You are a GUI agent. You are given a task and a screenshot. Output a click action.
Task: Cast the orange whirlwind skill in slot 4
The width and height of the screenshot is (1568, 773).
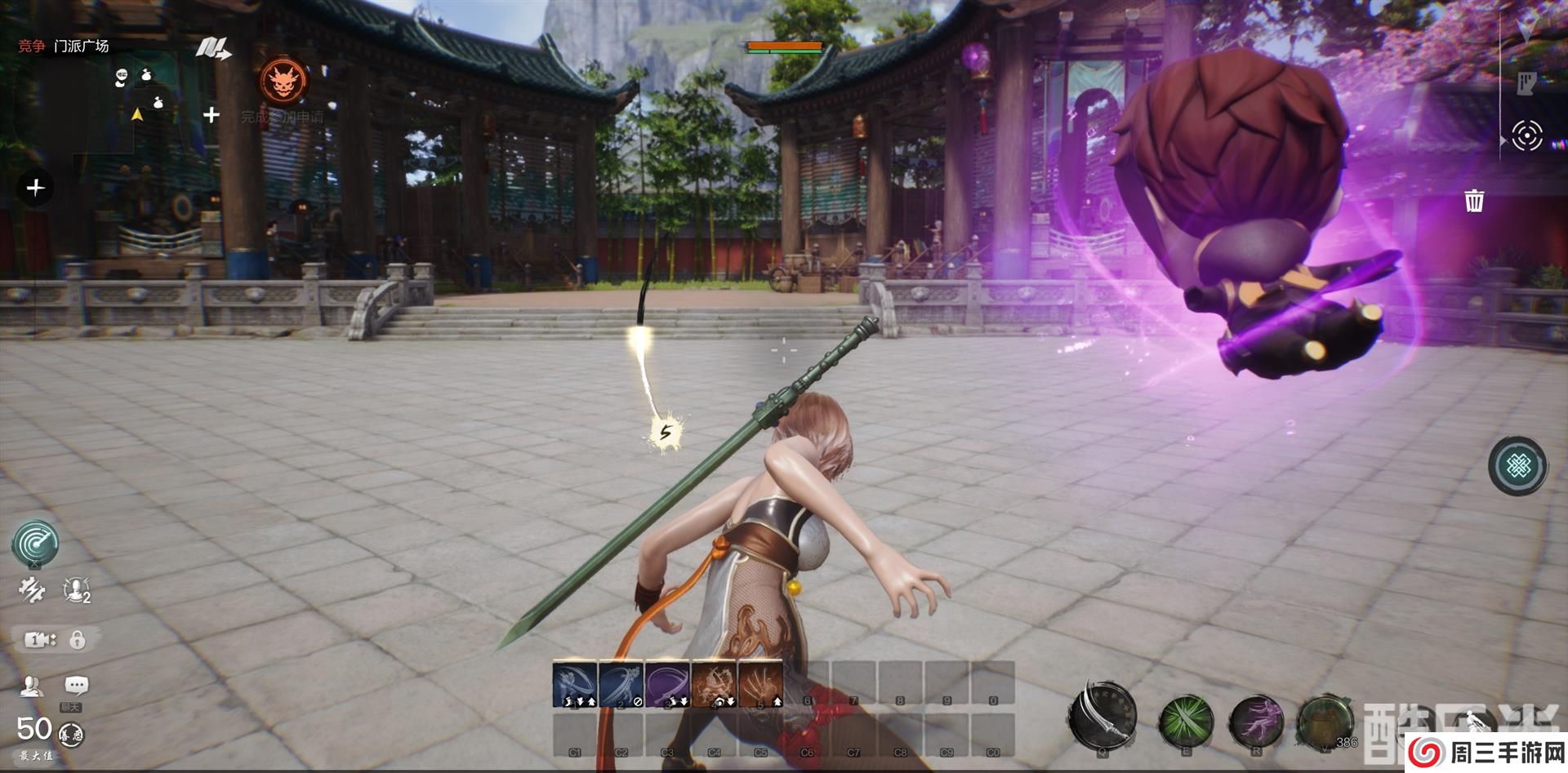tap(715, 684)
